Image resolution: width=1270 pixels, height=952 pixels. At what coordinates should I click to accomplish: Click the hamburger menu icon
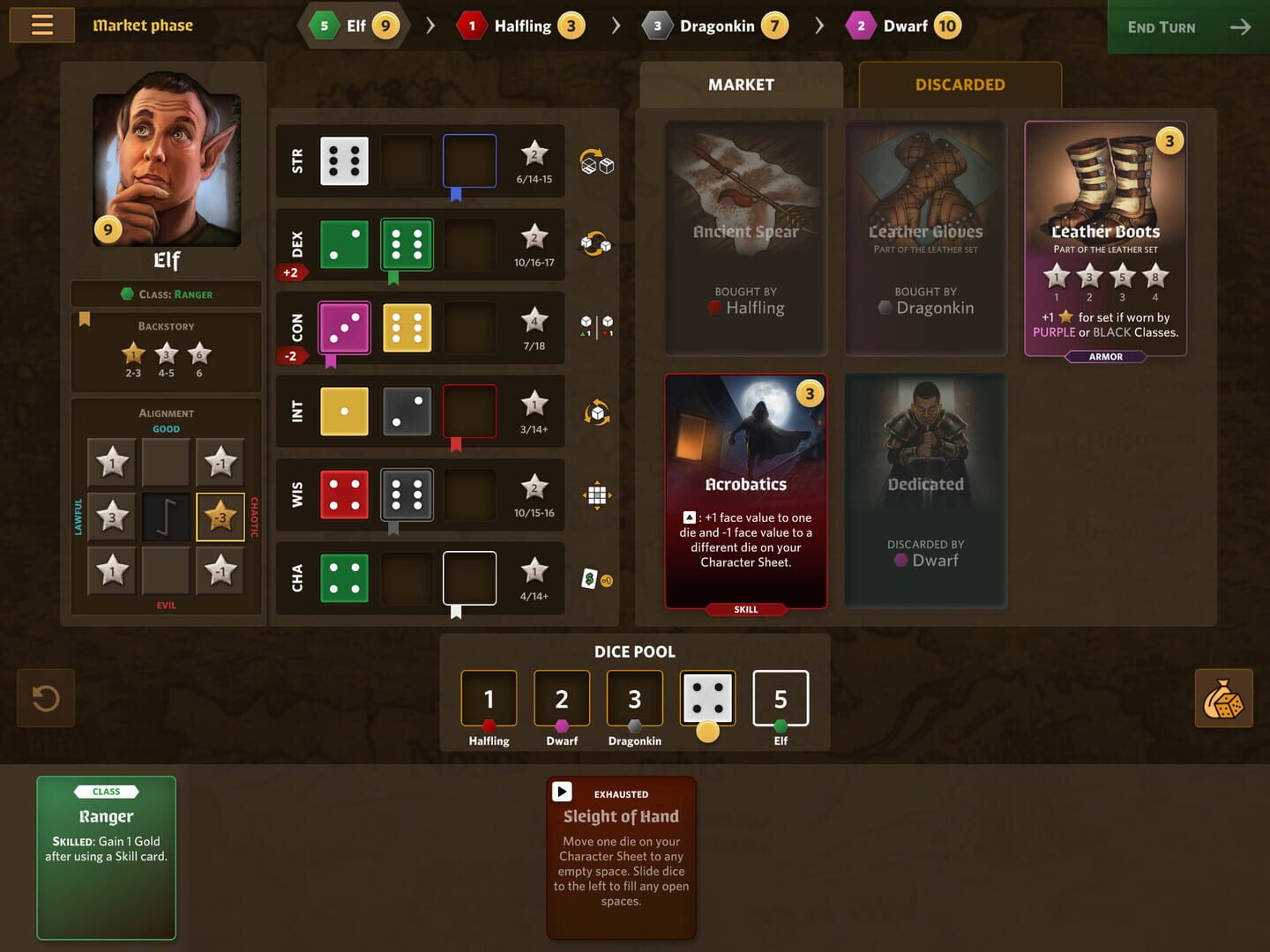(x=41, y=25)
